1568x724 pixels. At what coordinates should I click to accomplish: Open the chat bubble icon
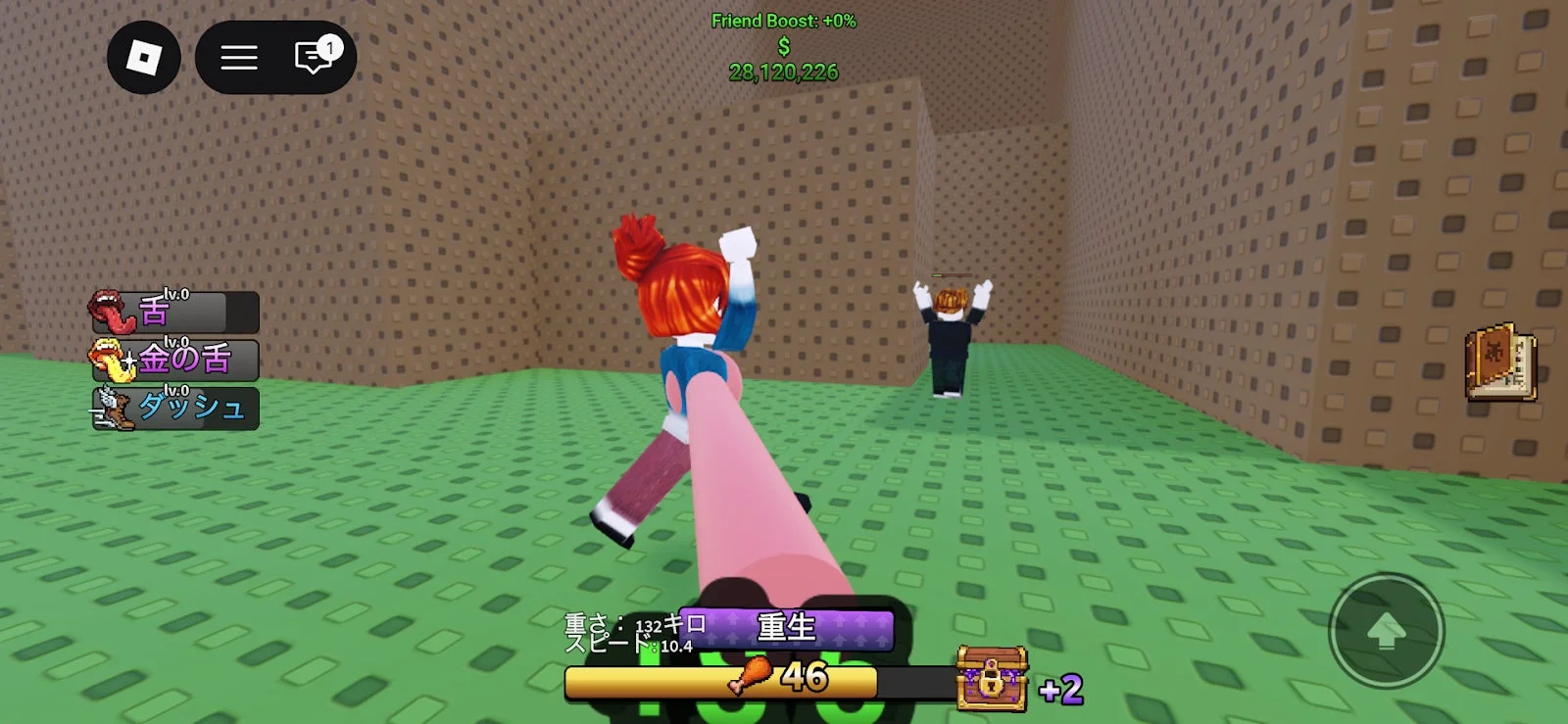[x=311, y=57]
